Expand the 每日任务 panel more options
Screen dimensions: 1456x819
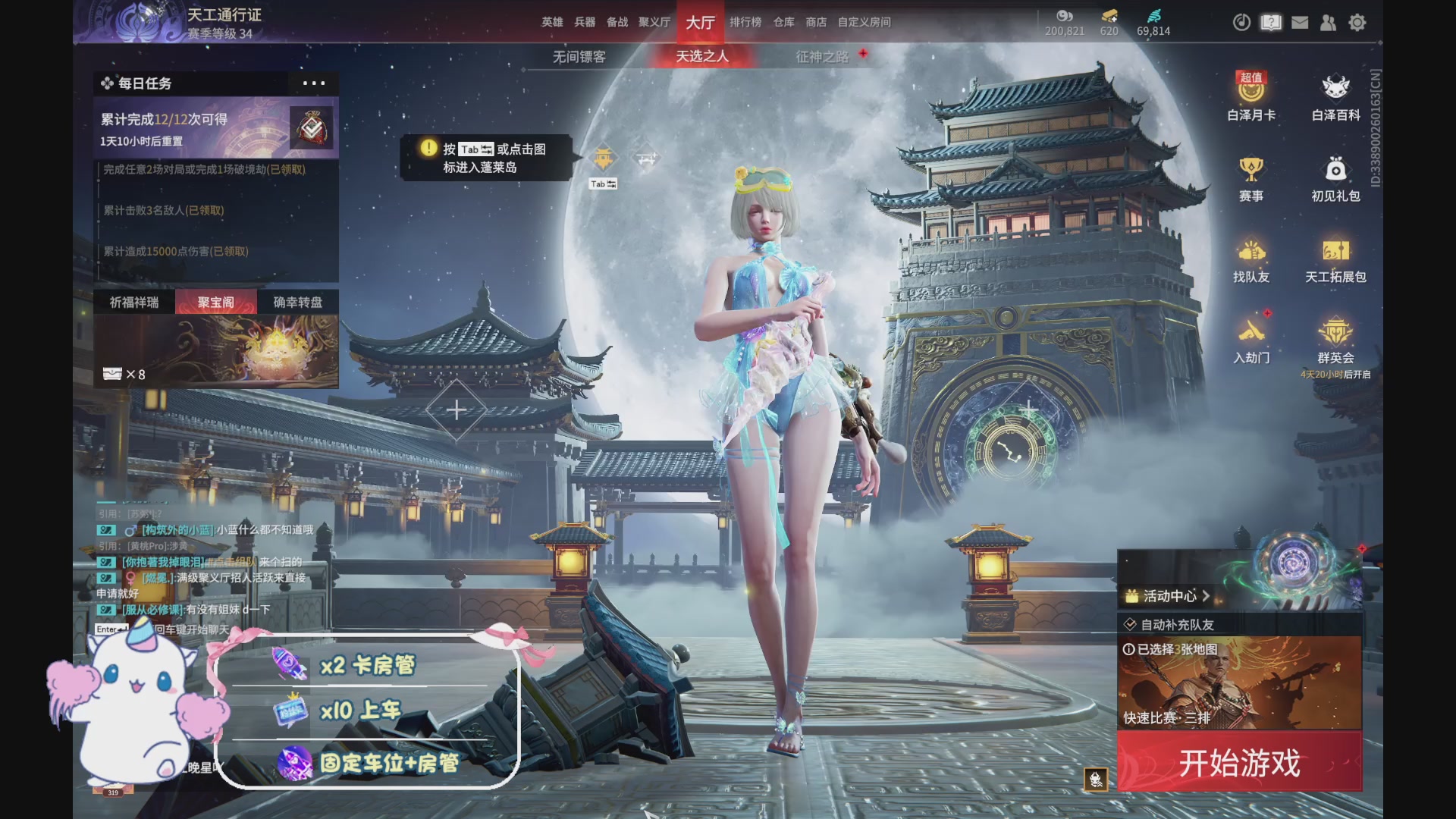click(x=313, y=84)
